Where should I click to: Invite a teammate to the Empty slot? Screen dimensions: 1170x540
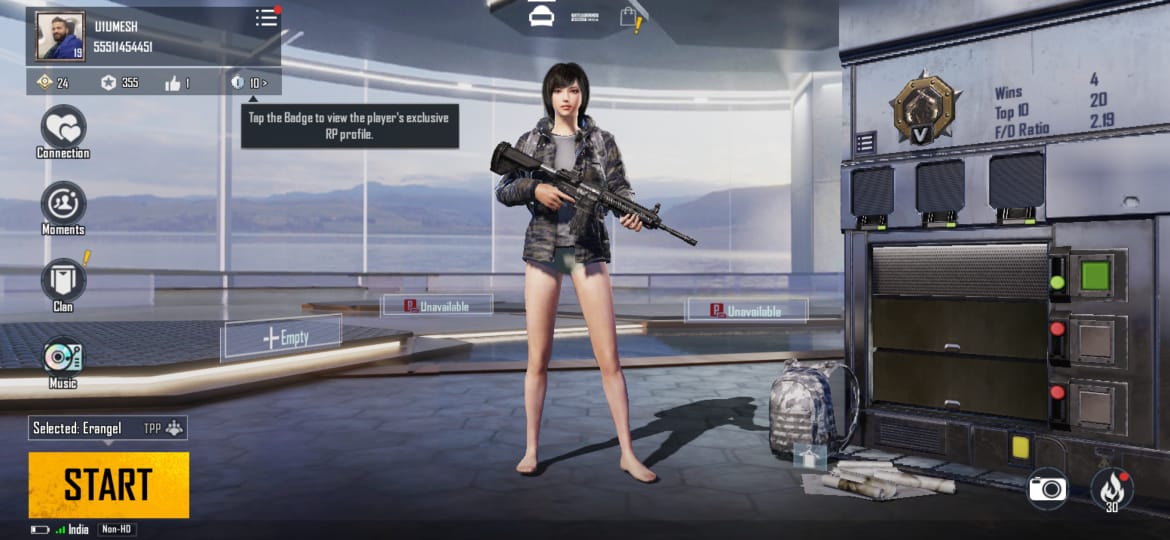coord(282,338)
